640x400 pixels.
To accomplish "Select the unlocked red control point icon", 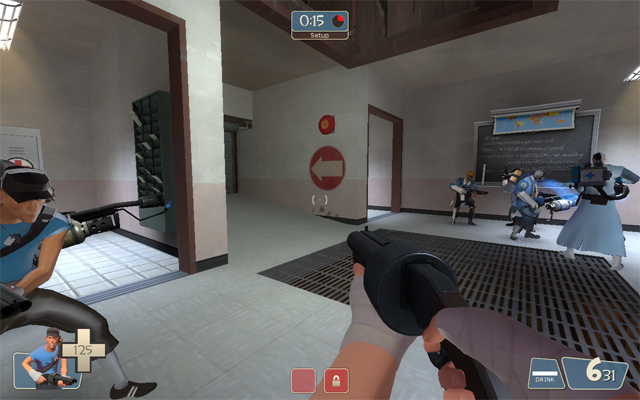I will point(303,380).
